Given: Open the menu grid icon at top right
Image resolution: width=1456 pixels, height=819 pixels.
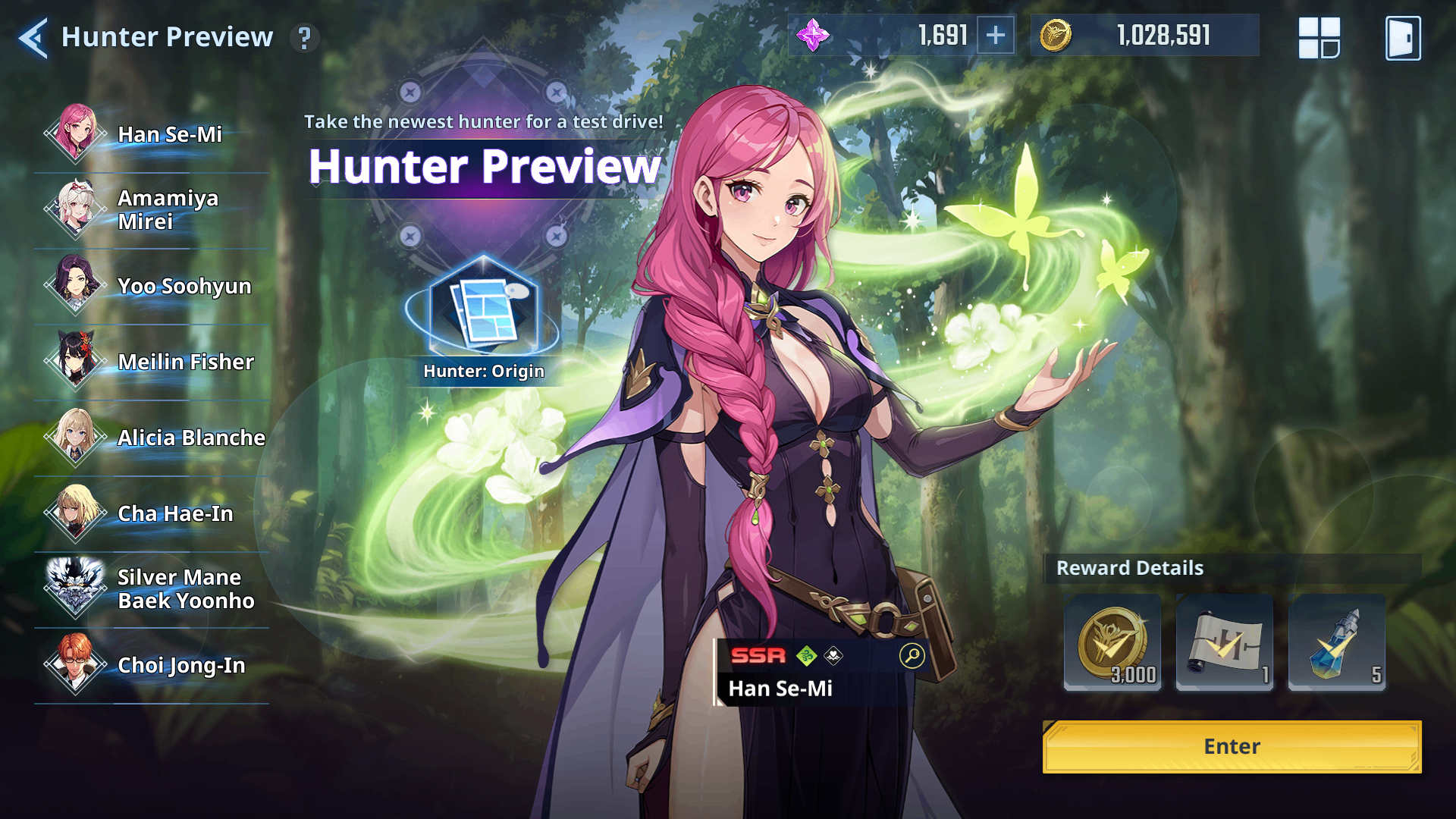Looking at the screenshot, I should coord(1319,36).
